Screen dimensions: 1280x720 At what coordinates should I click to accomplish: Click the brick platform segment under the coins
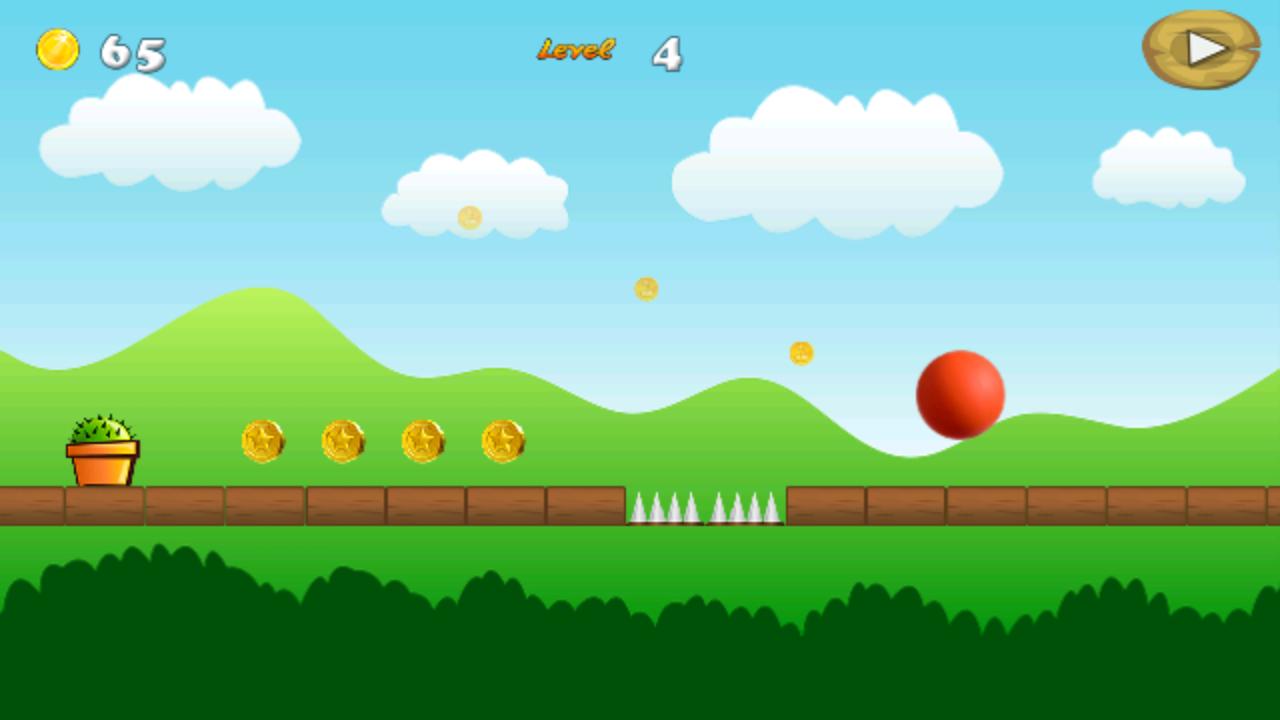pyautogui.click(x=380, y=505)
